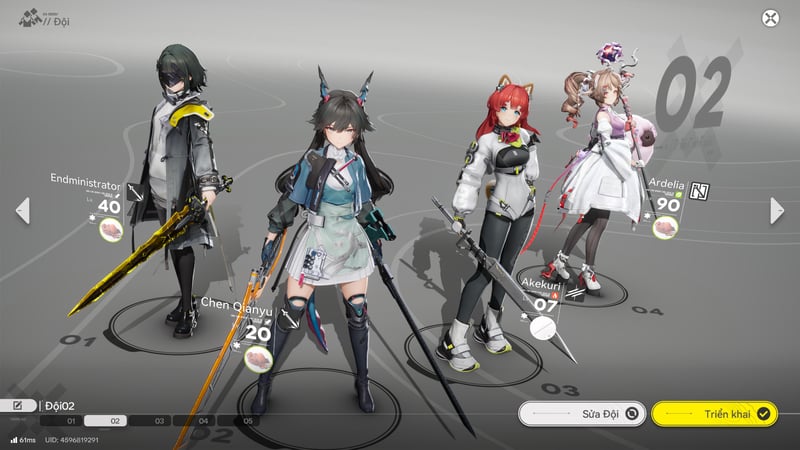Show the previous team with left arrow
The width and height of the screenshot is (800, 450).
pos(22,210)
